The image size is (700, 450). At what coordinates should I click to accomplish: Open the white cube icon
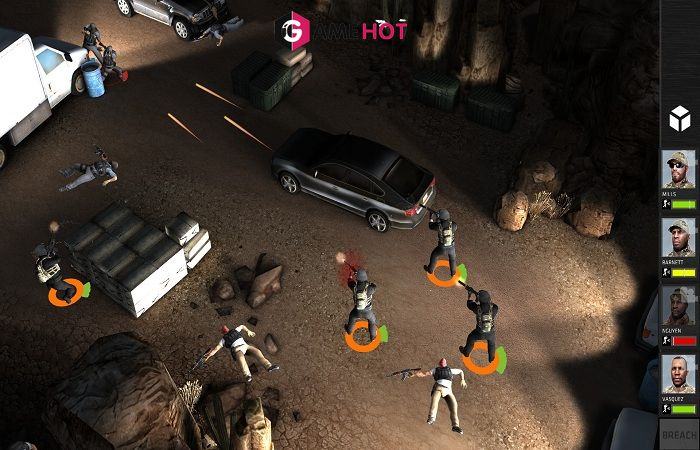point(679,118)
